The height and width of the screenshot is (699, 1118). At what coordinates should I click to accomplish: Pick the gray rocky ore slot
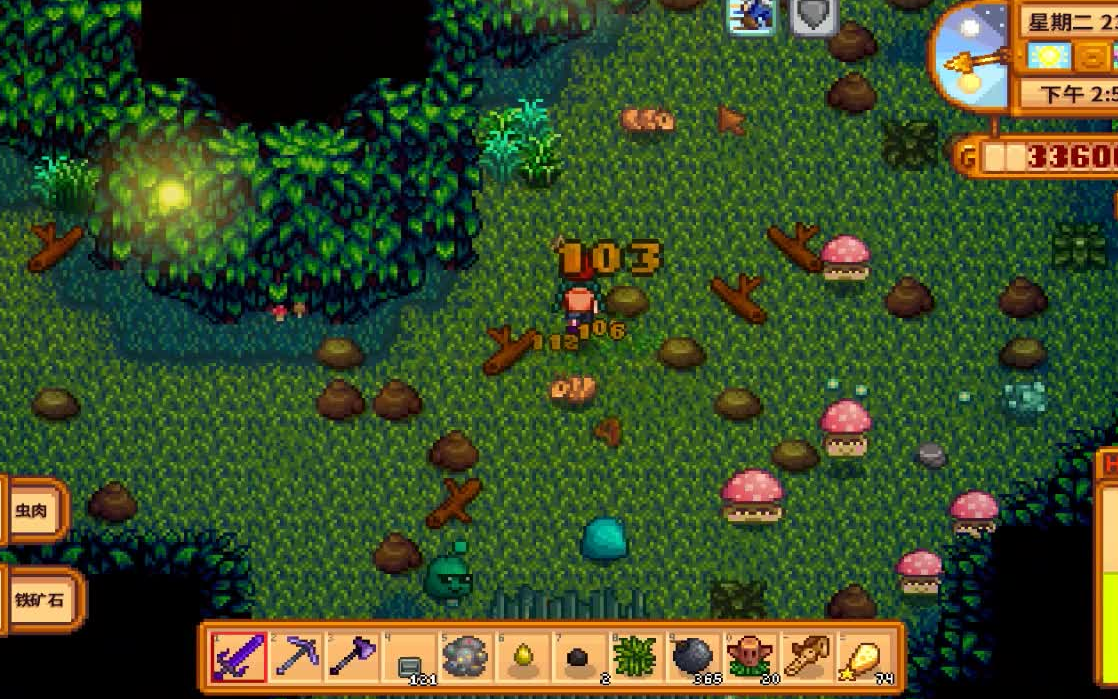point(466,657)
